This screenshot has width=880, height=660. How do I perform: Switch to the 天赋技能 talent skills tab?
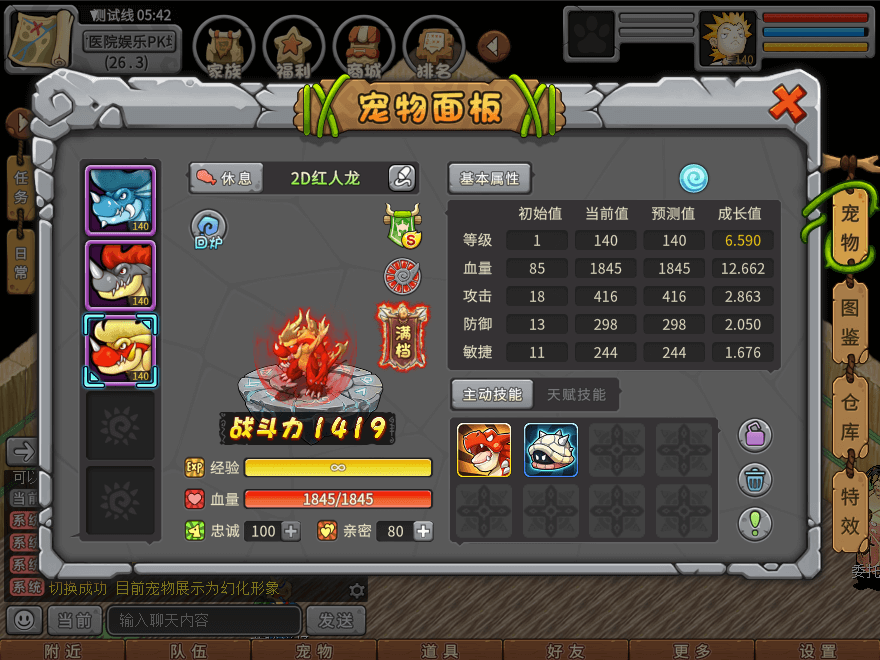576,394
